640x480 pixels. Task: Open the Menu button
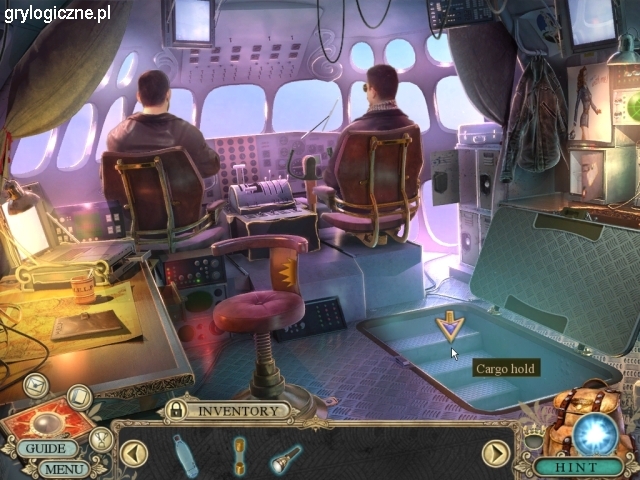[65, 468]
